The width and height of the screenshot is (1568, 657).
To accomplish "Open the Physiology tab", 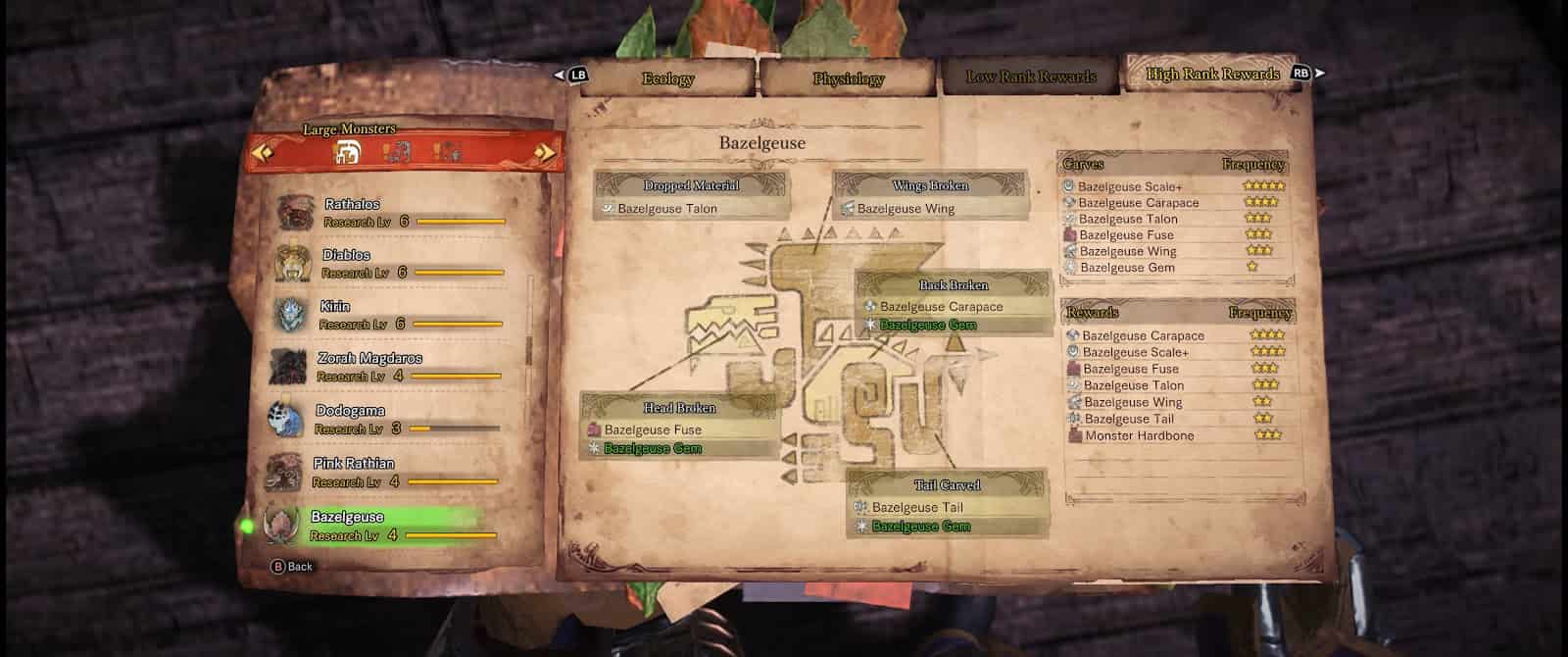I will [848, 78].
